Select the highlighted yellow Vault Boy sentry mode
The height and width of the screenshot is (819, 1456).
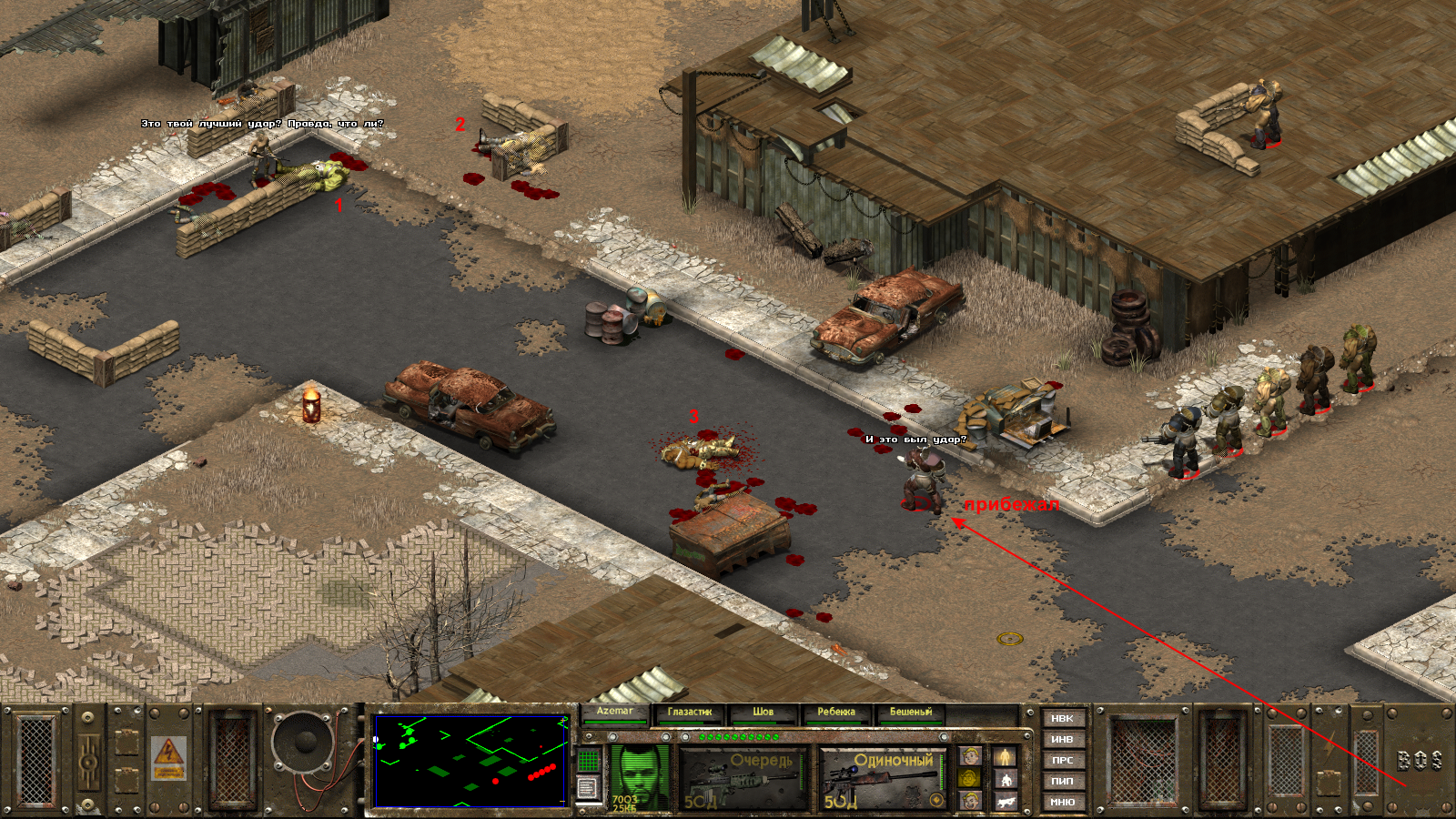970,778
